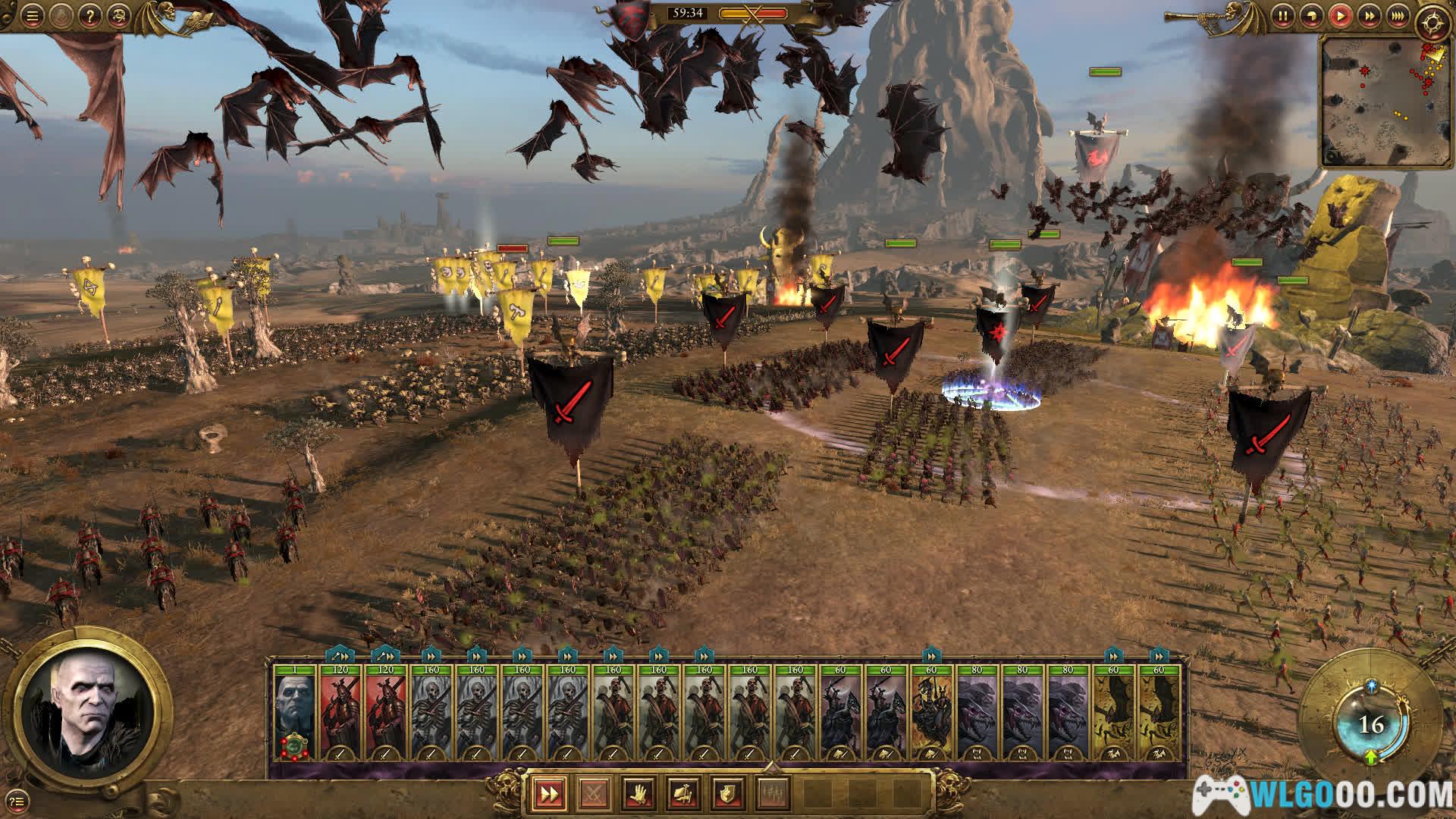The width and height of the screenshot is (1456, 819).
Task: Click the winds of magic reserve orb
Action: click(x=1371, y=725)
